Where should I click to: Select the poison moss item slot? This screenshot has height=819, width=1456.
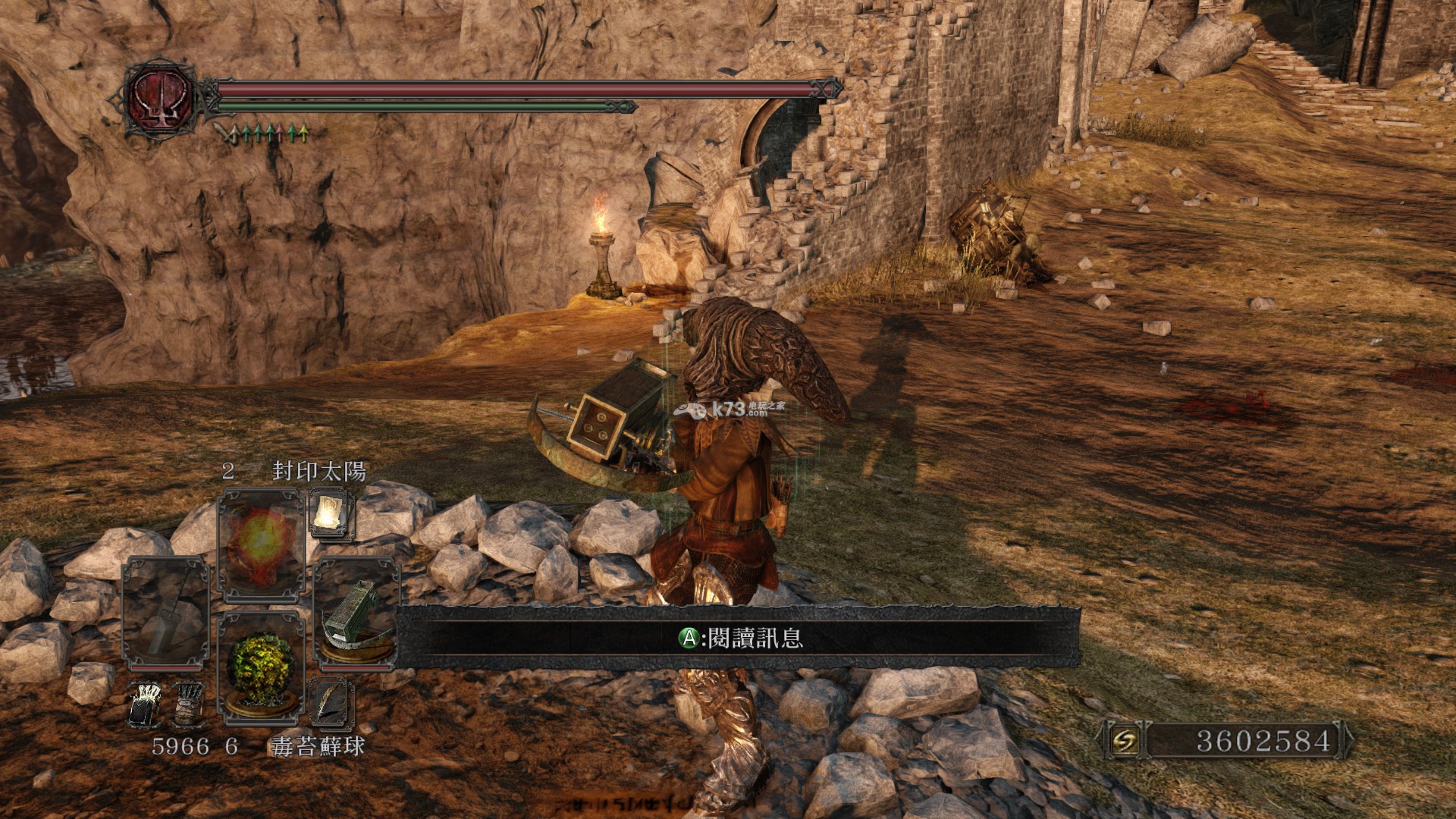(261, 665)
